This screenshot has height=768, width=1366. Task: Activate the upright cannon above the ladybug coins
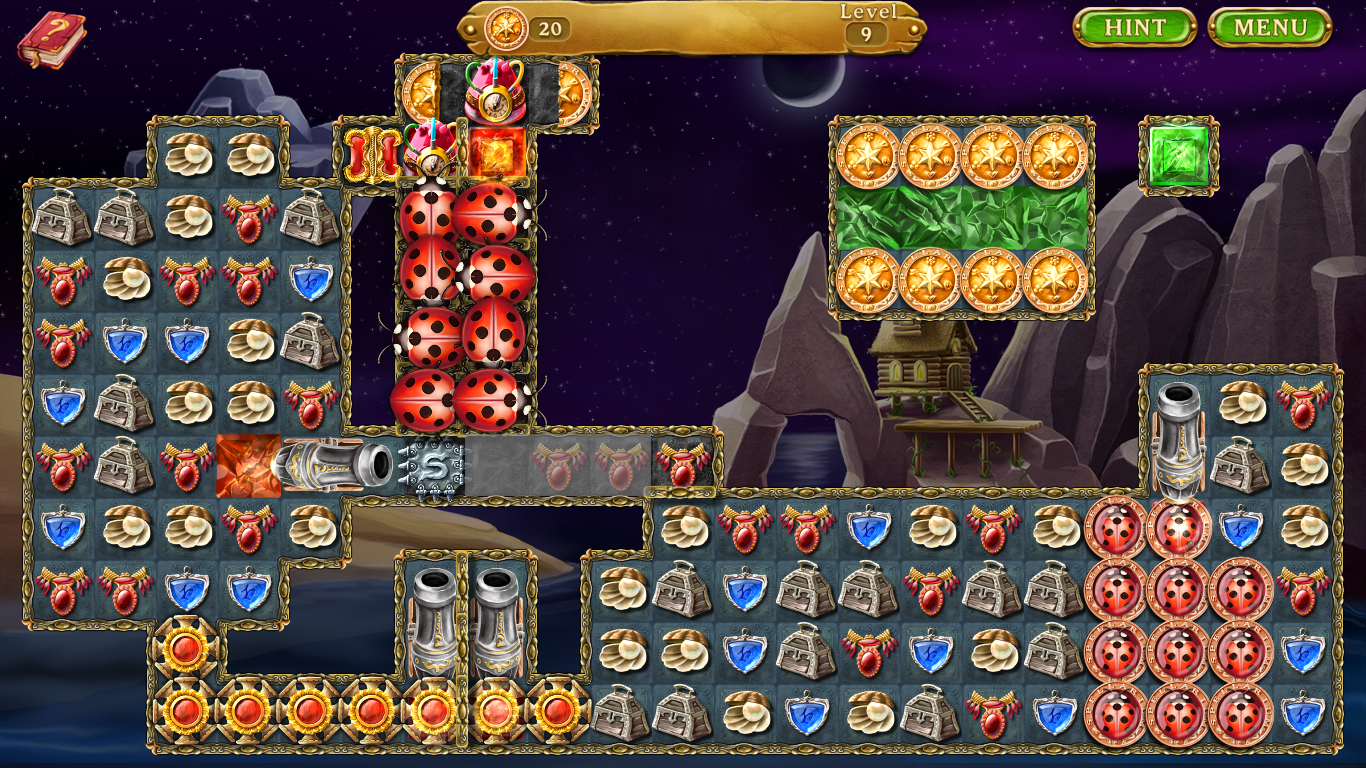pyautogui.click(x=1178, y=437)
